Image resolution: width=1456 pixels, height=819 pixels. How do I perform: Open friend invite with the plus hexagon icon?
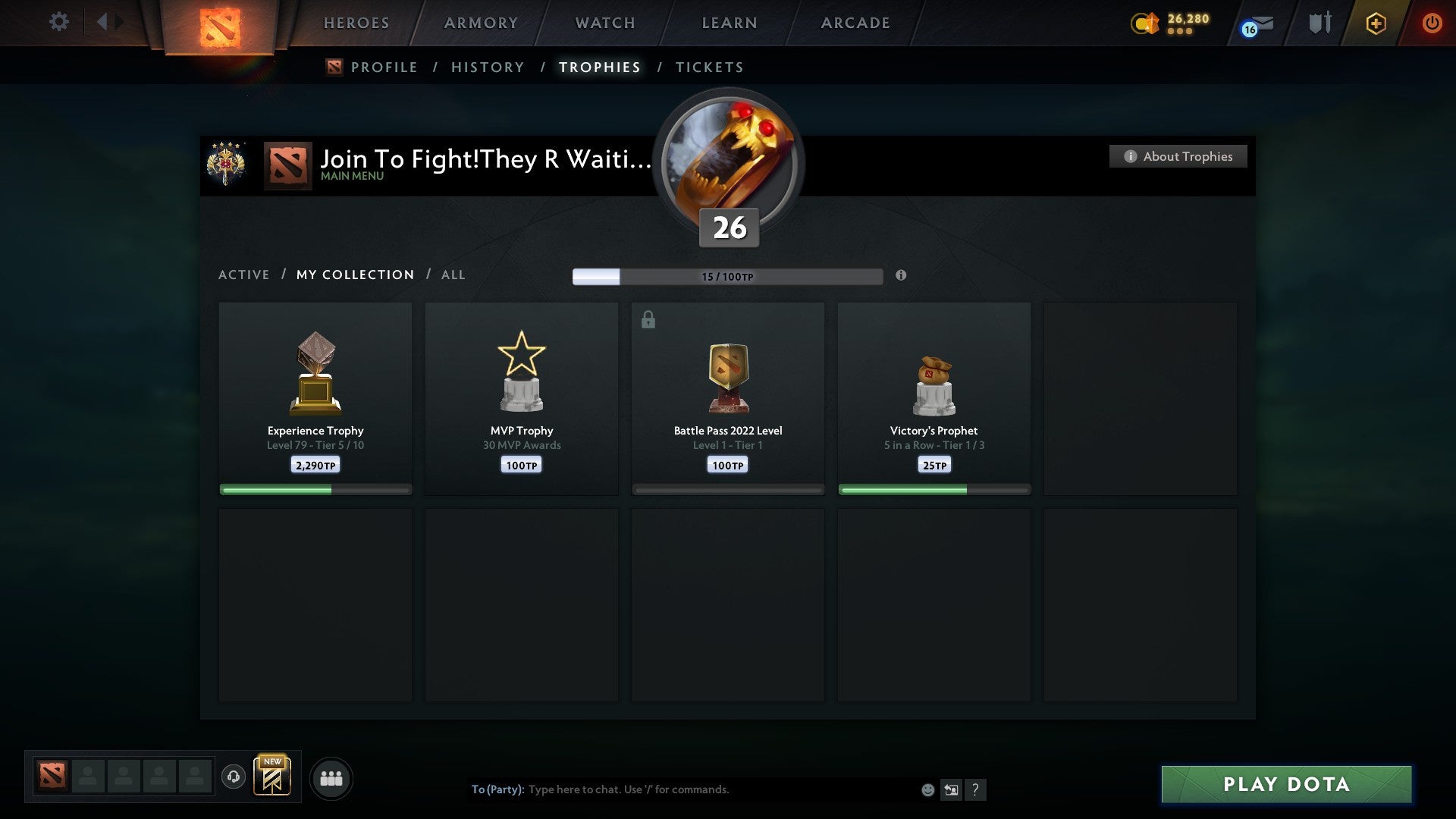(1375, 23)
